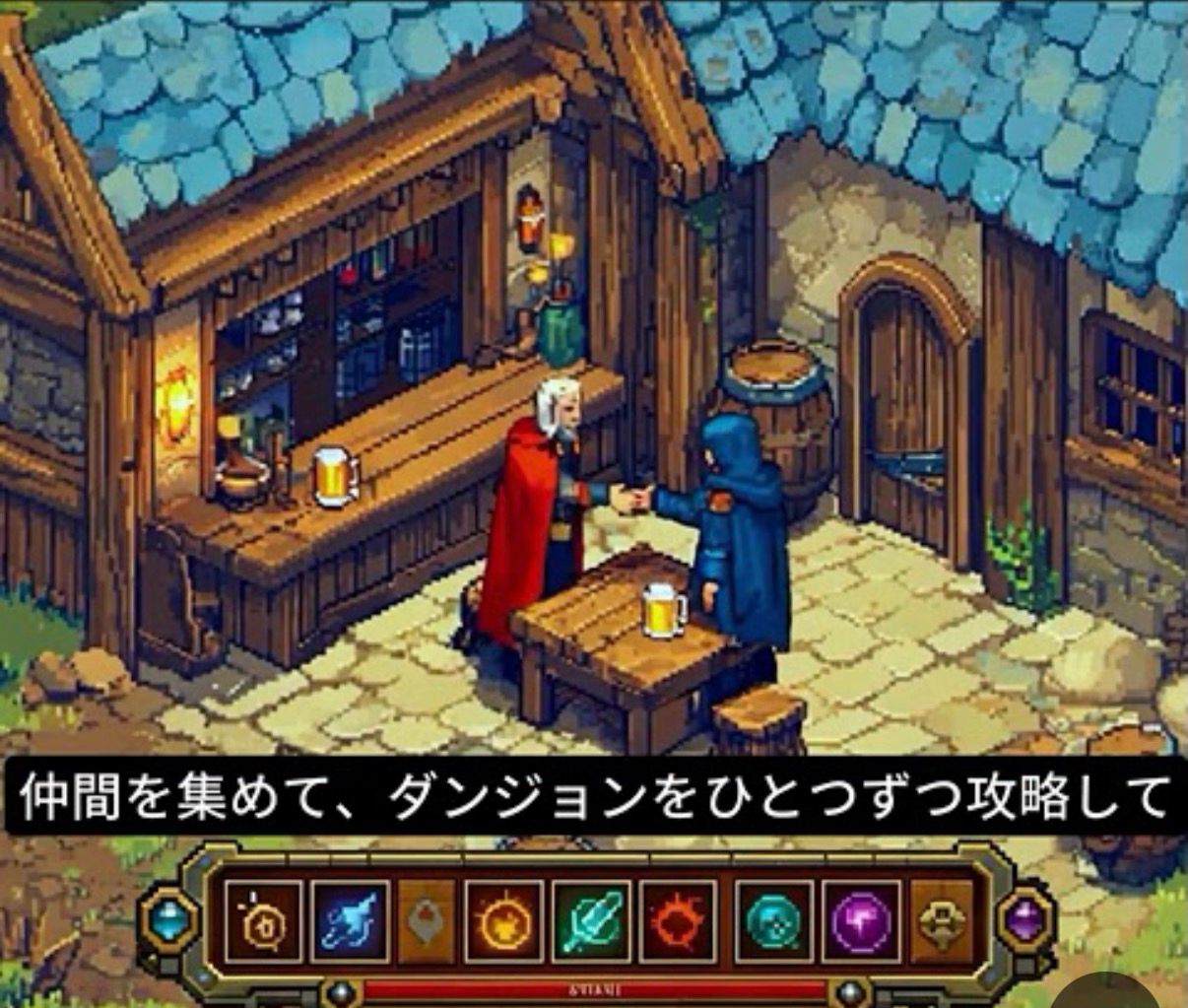Activate the orange sun burst ability
This screenshot has width=1188, height=1008.
point(504,922)
